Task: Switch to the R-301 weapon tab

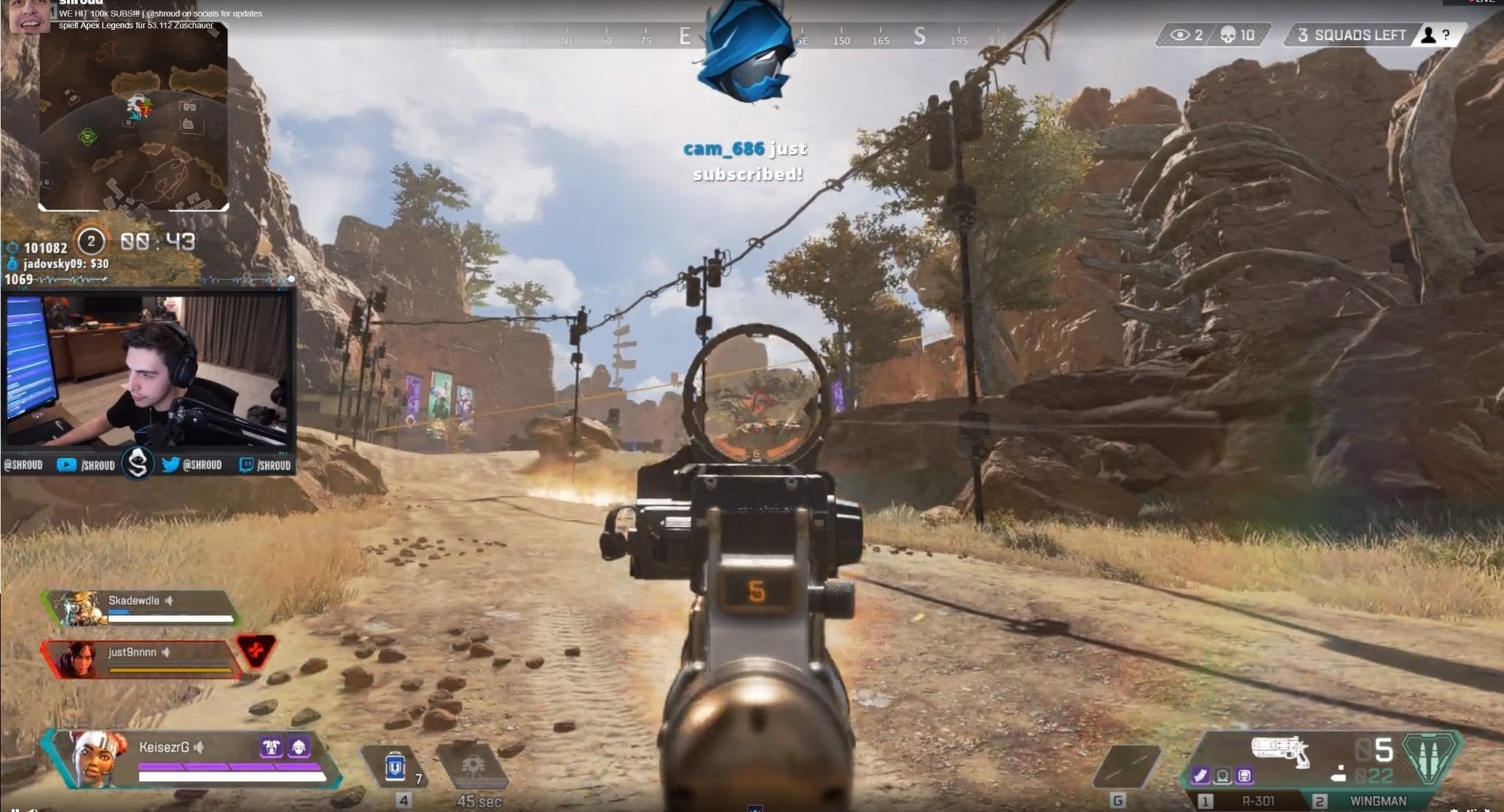Action: coord(1257,801)
